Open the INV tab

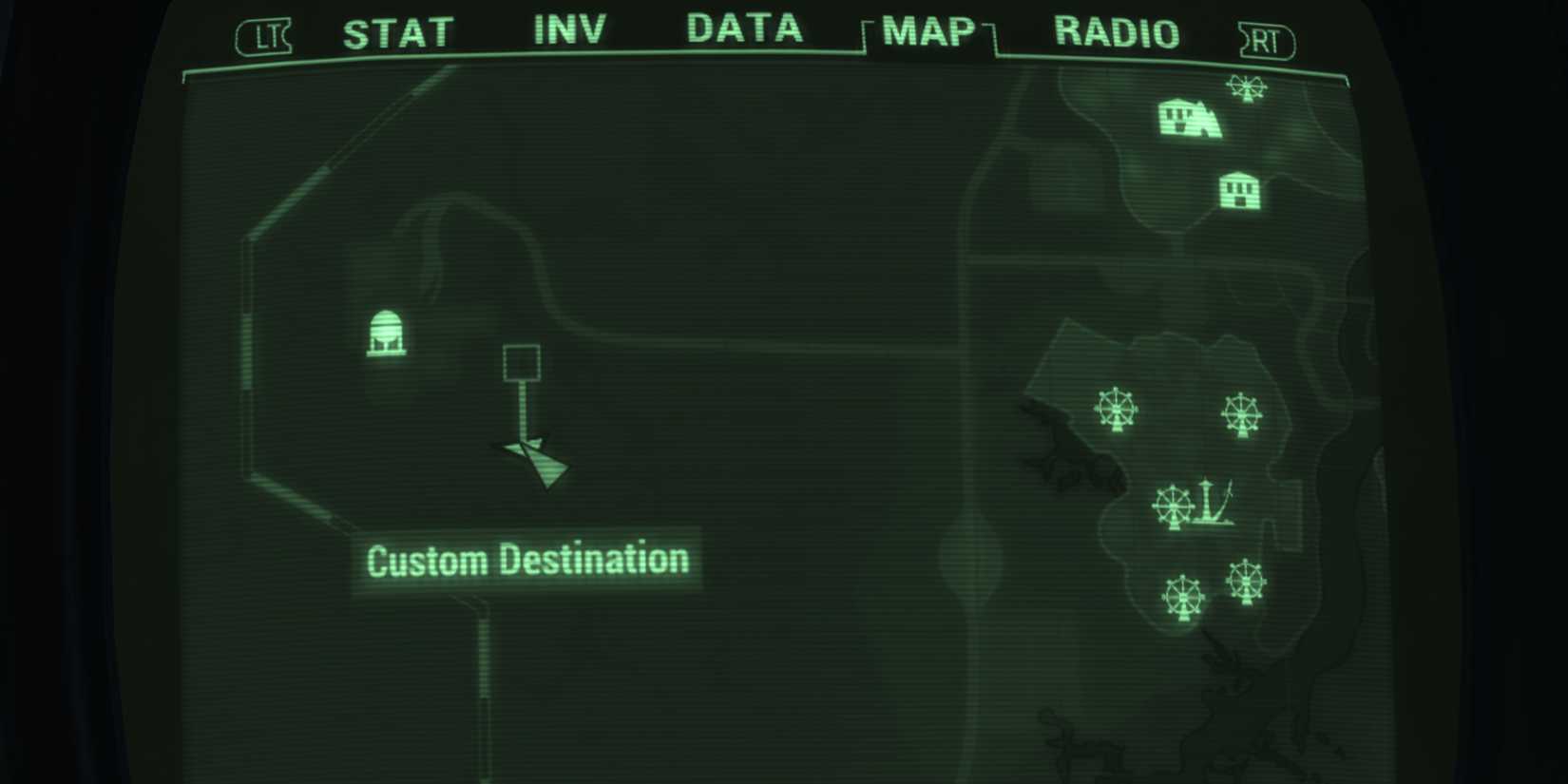tap(570, 29)
